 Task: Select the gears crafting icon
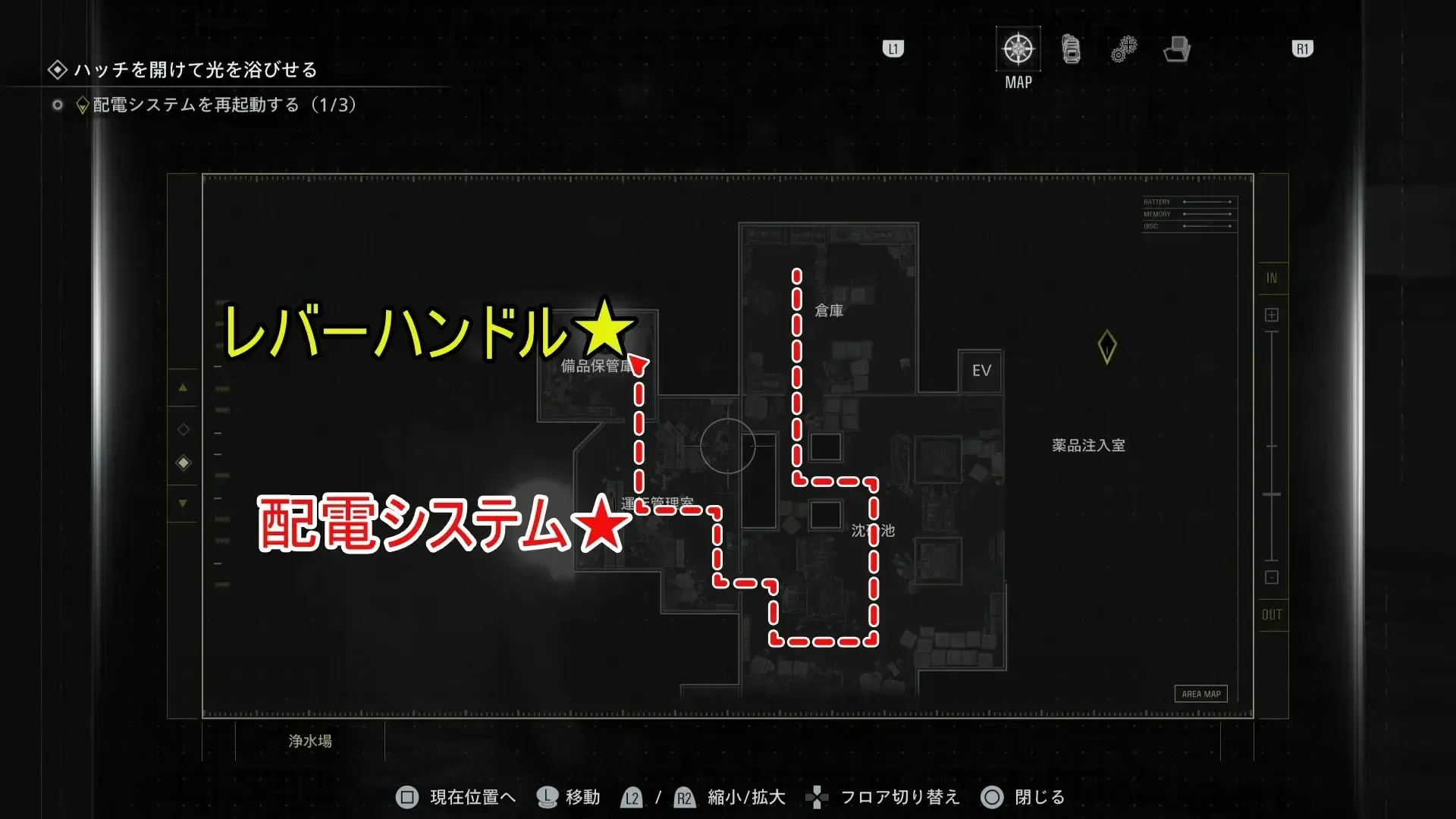pyautogui.click(x=1123, y=49)
